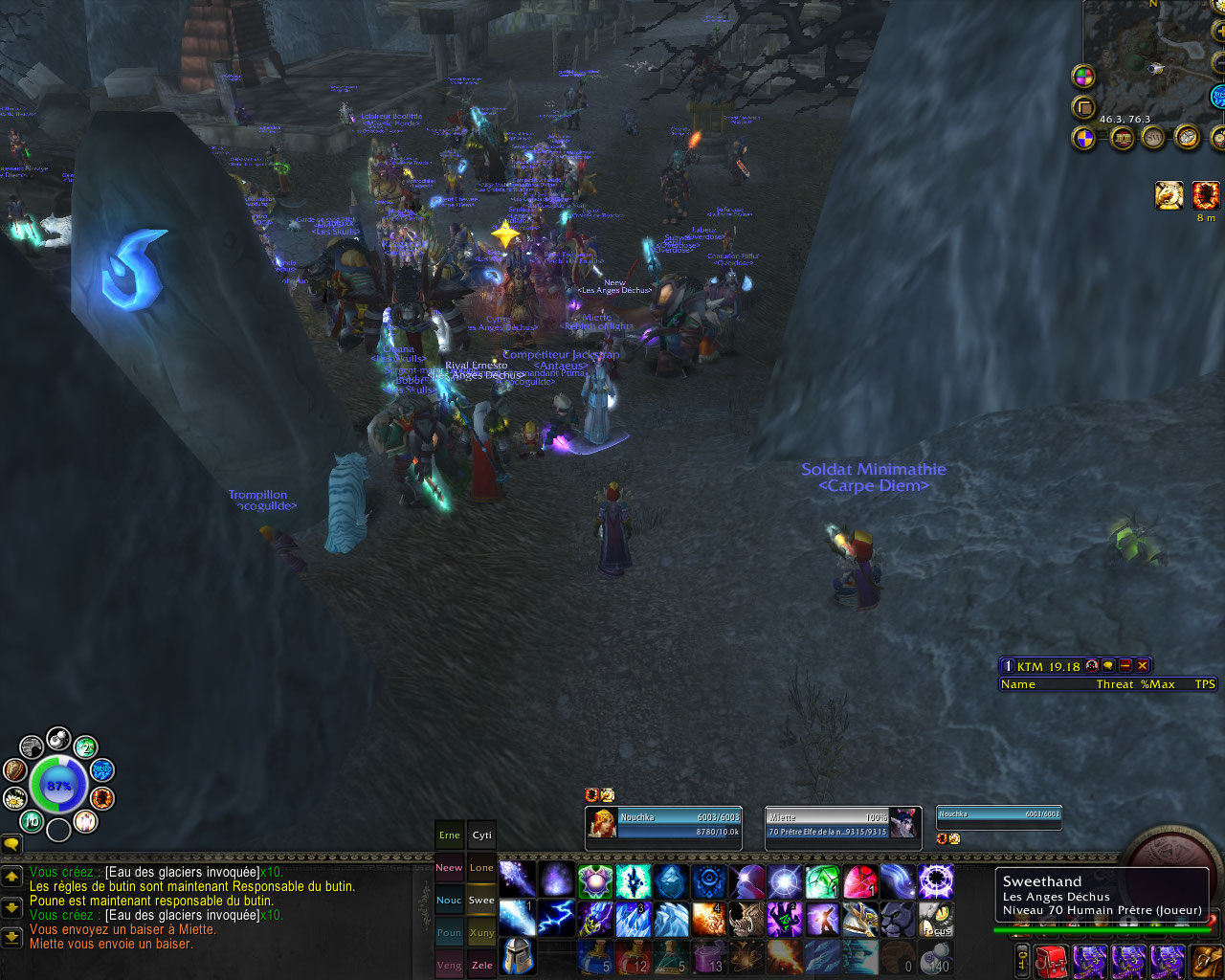Target raid member Zele
The image size is (1225, 980).
click(481, 965)
